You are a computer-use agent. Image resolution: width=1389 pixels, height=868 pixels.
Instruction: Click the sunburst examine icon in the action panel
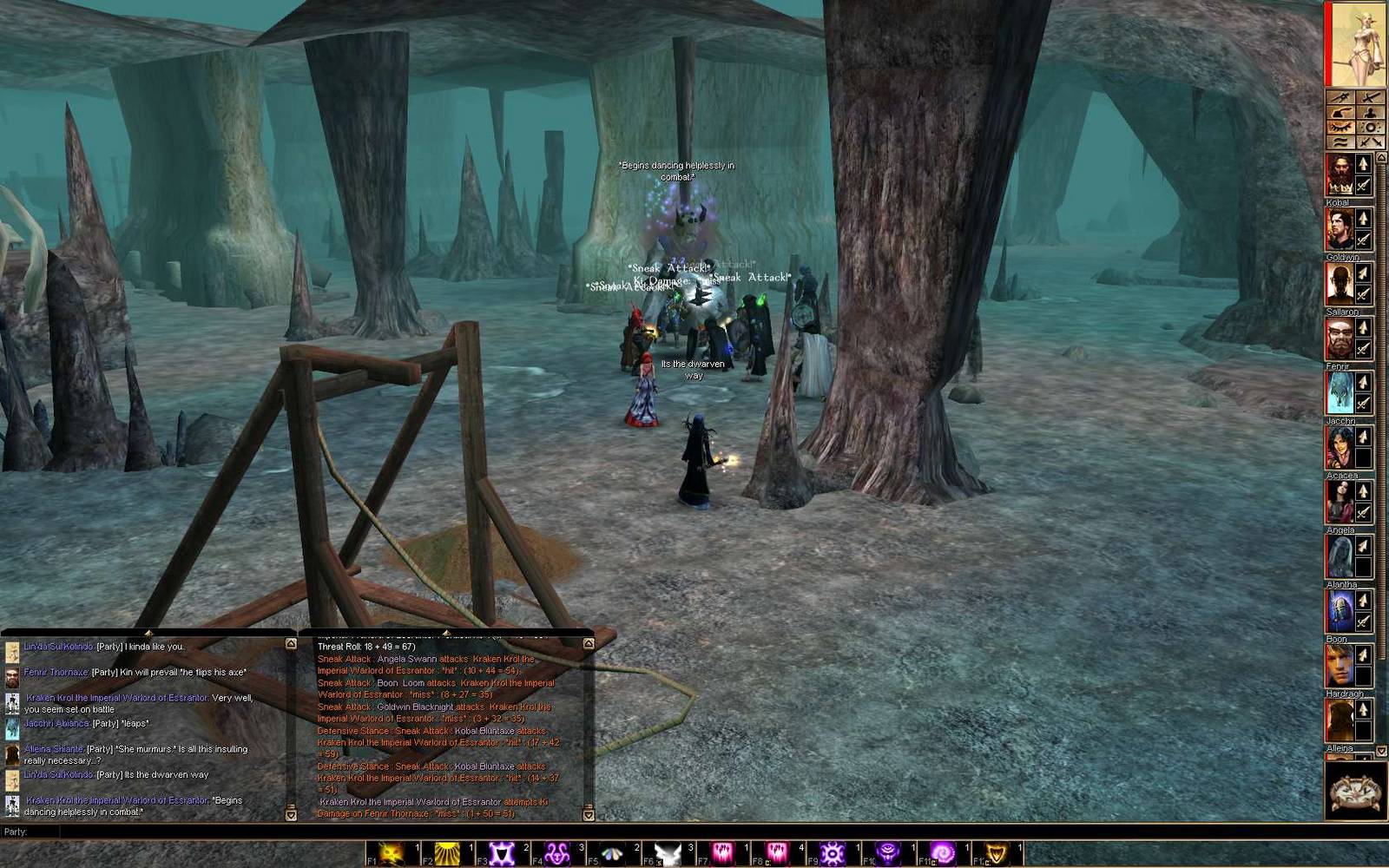(1370, 127)
